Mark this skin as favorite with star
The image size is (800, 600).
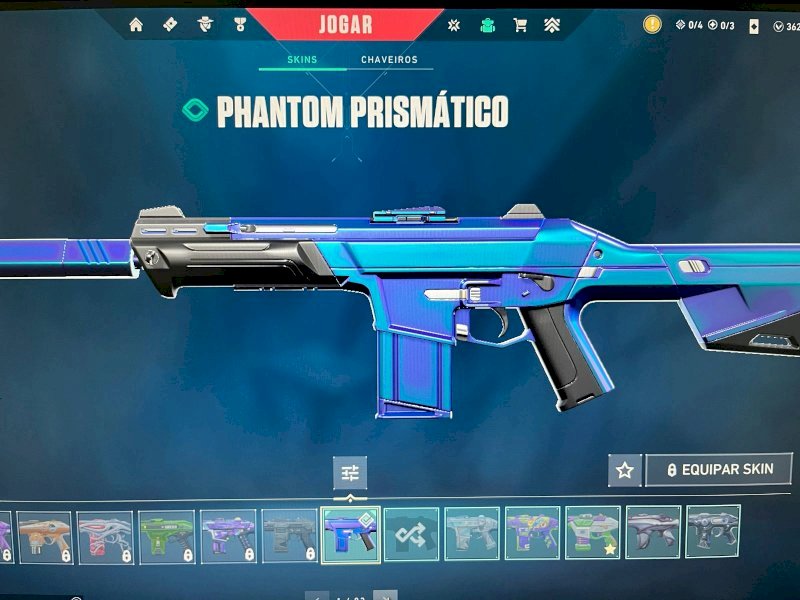(x=625, y=469)
